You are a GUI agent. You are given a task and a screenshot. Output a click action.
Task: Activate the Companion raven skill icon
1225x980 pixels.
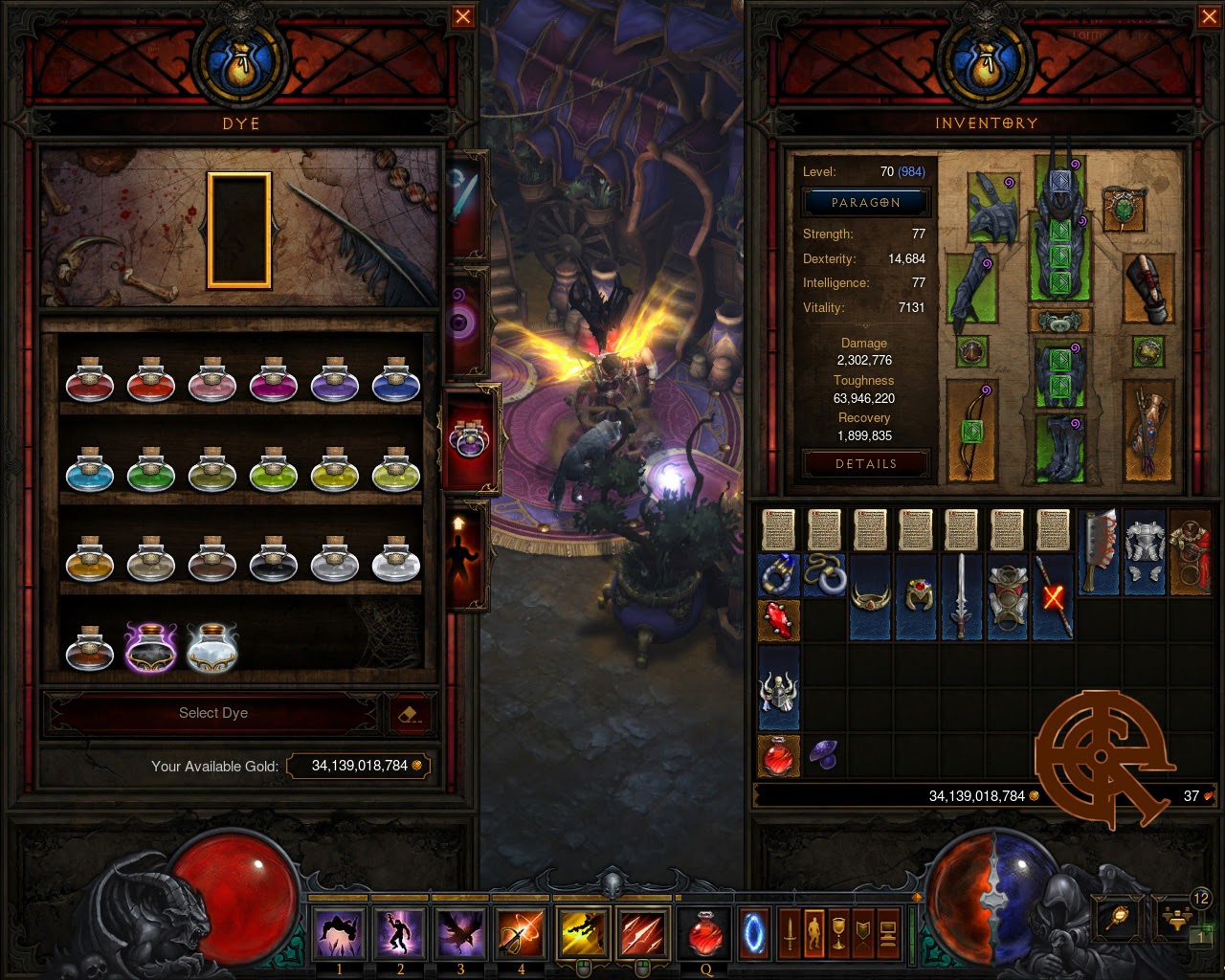461,933
